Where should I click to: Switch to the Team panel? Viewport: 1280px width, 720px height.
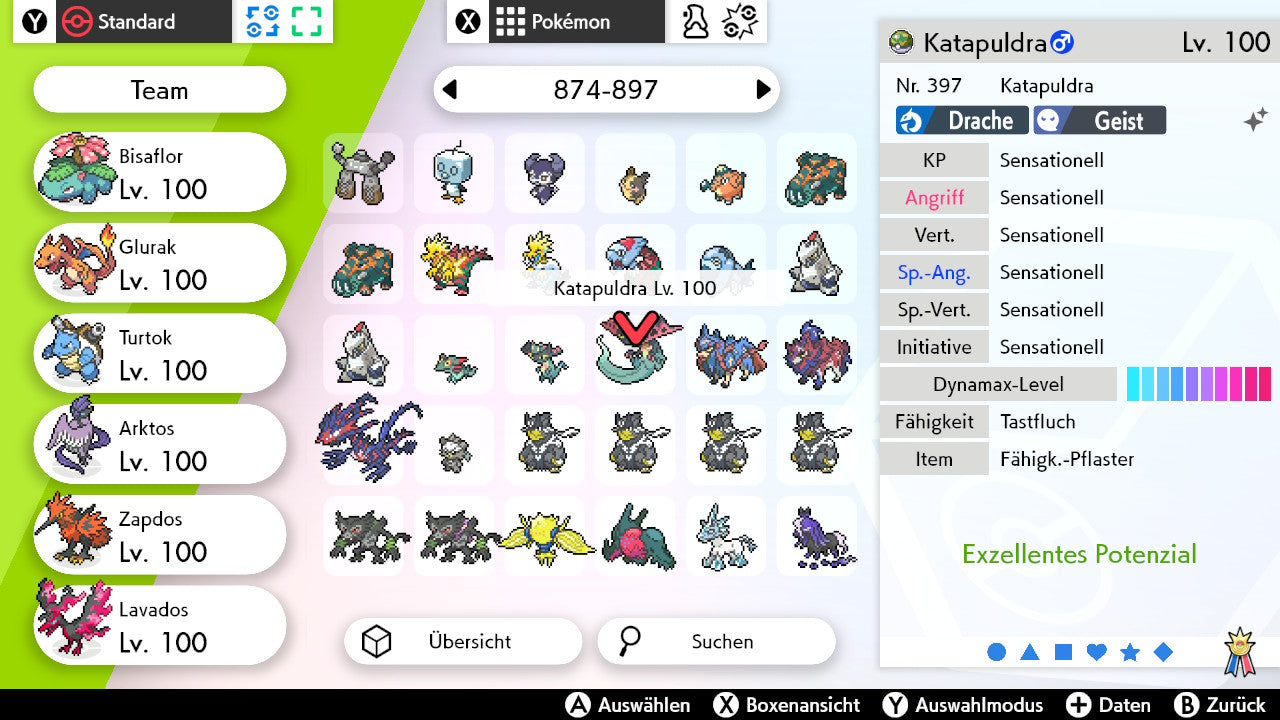click(x=159, y=90)
